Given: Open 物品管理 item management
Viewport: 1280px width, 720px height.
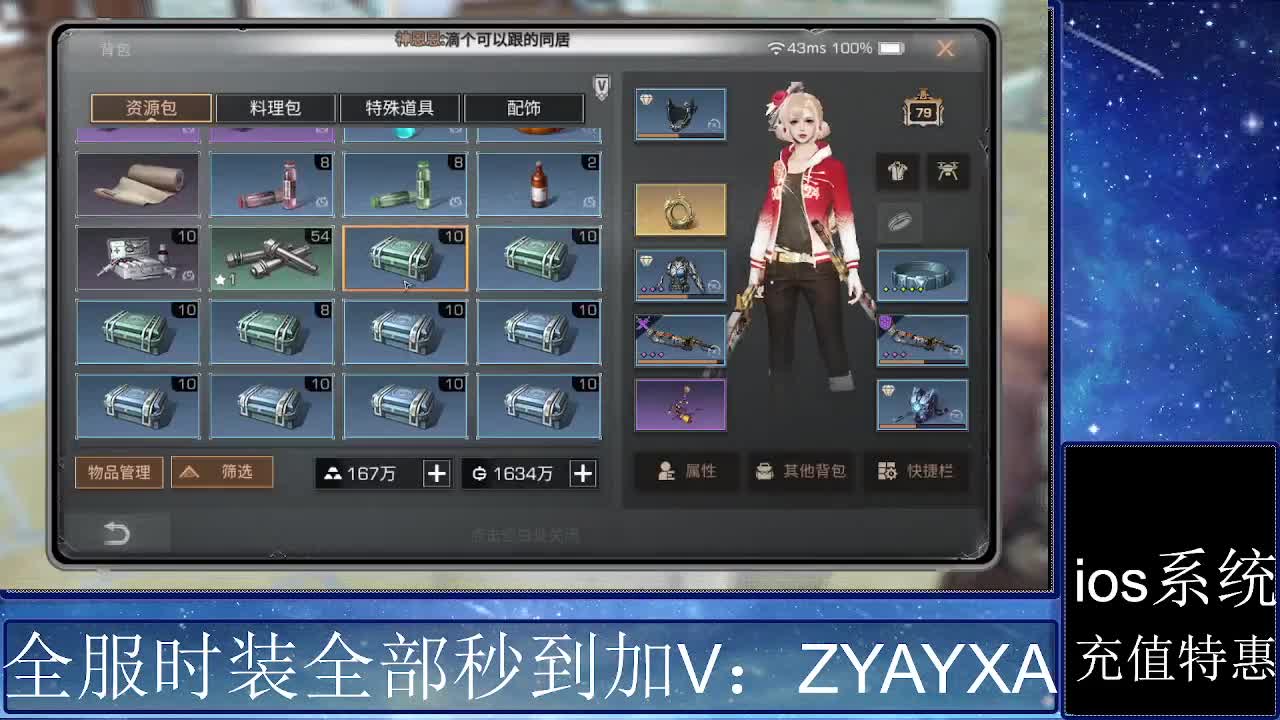Looking at the screenshot, I should [x=120, y=472].
